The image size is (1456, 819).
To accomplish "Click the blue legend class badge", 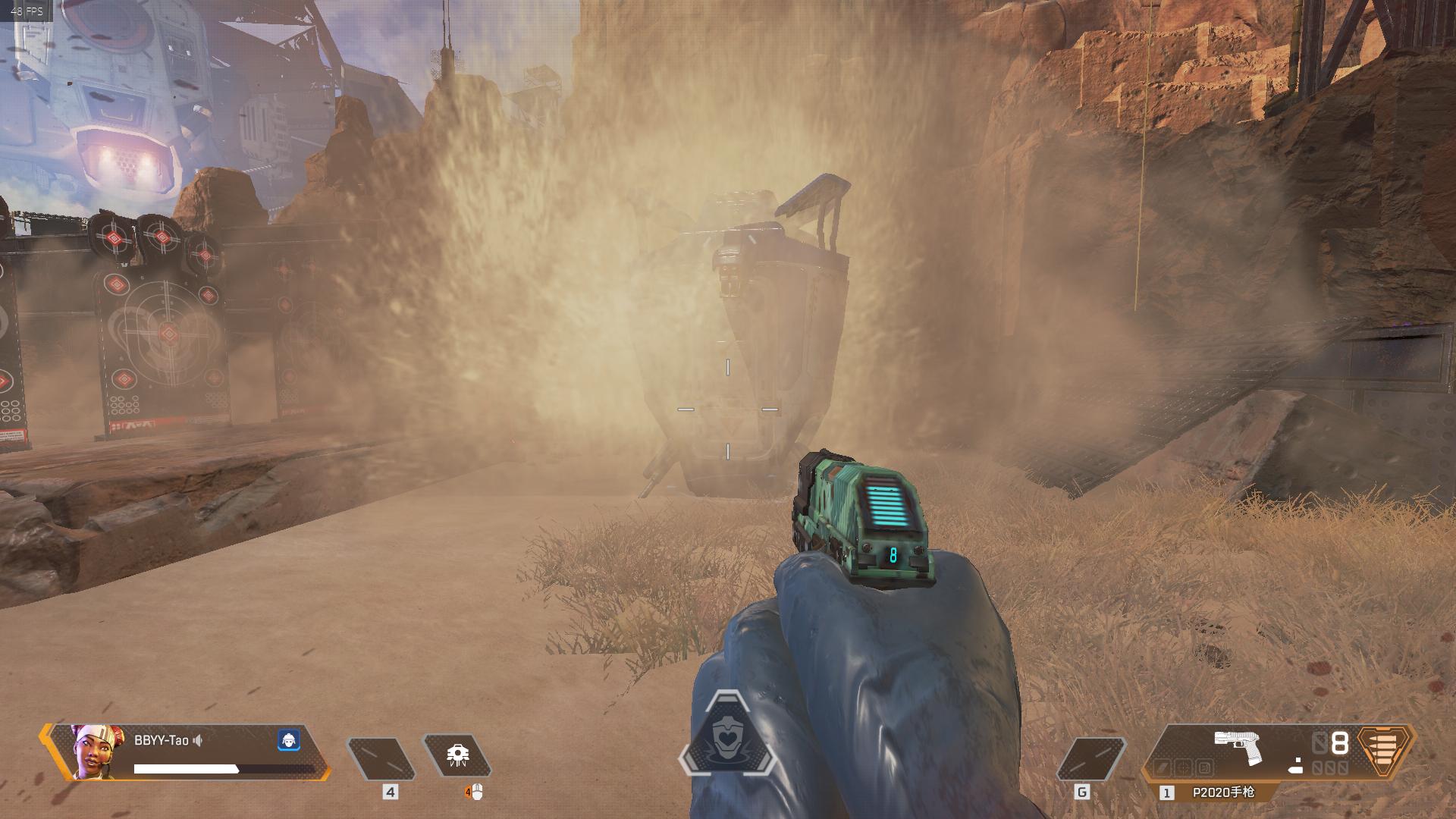I will pyautogui.click(x=288, y=740).
